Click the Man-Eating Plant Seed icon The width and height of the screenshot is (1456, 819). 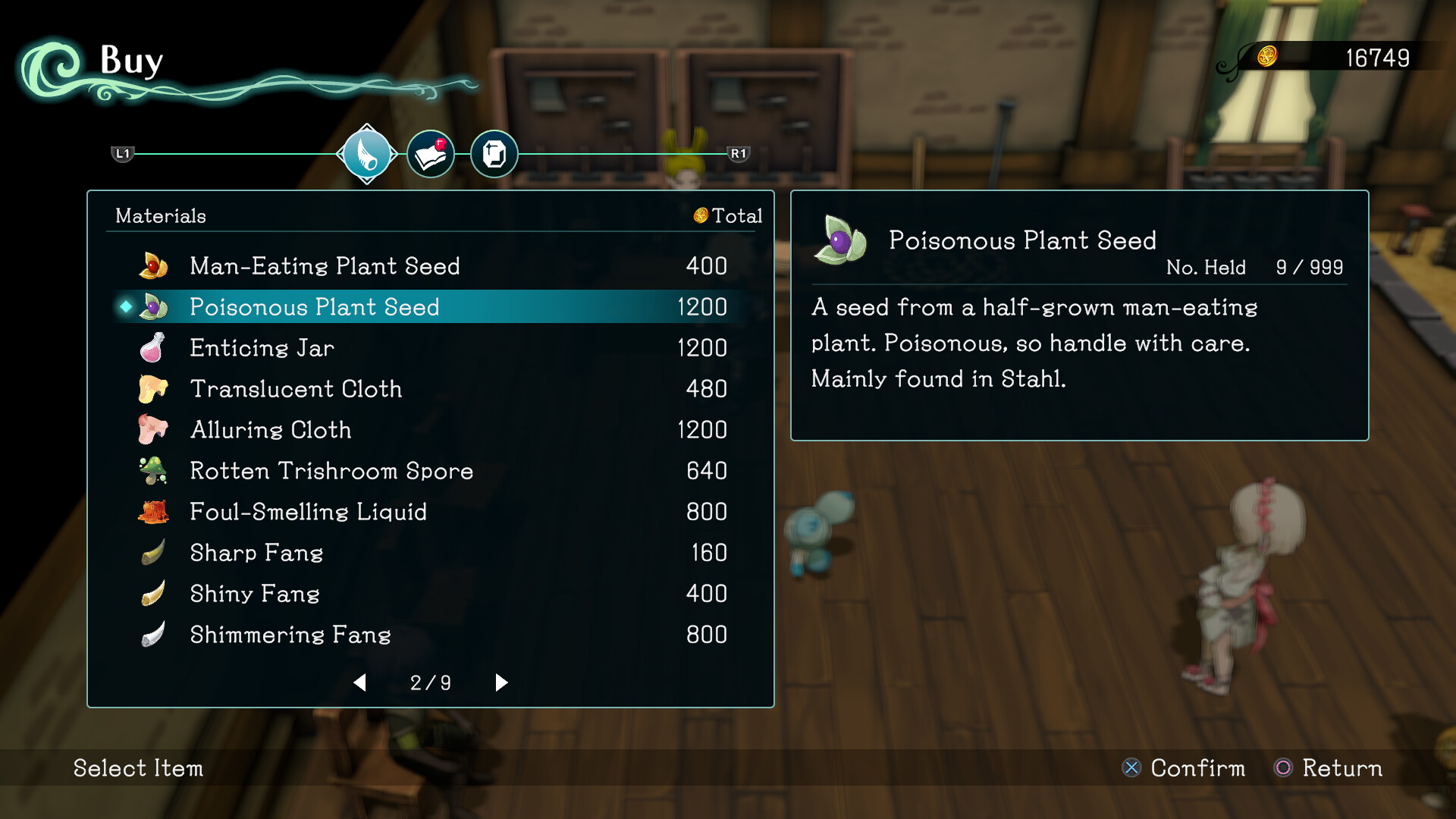pos(153,265)
